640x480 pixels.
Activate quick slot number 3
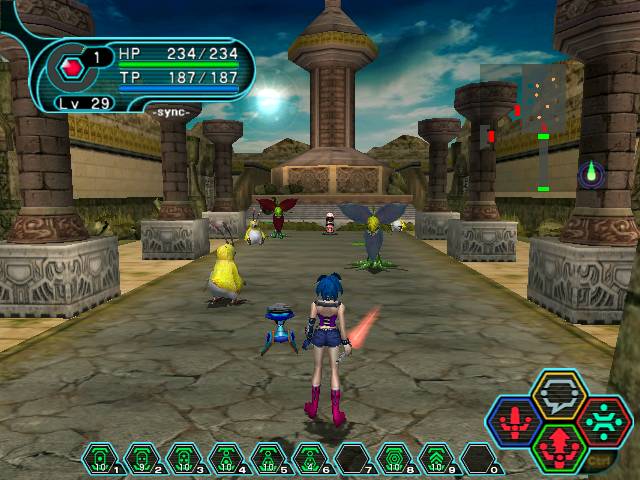pyautogui.click(x=184, y=458)
